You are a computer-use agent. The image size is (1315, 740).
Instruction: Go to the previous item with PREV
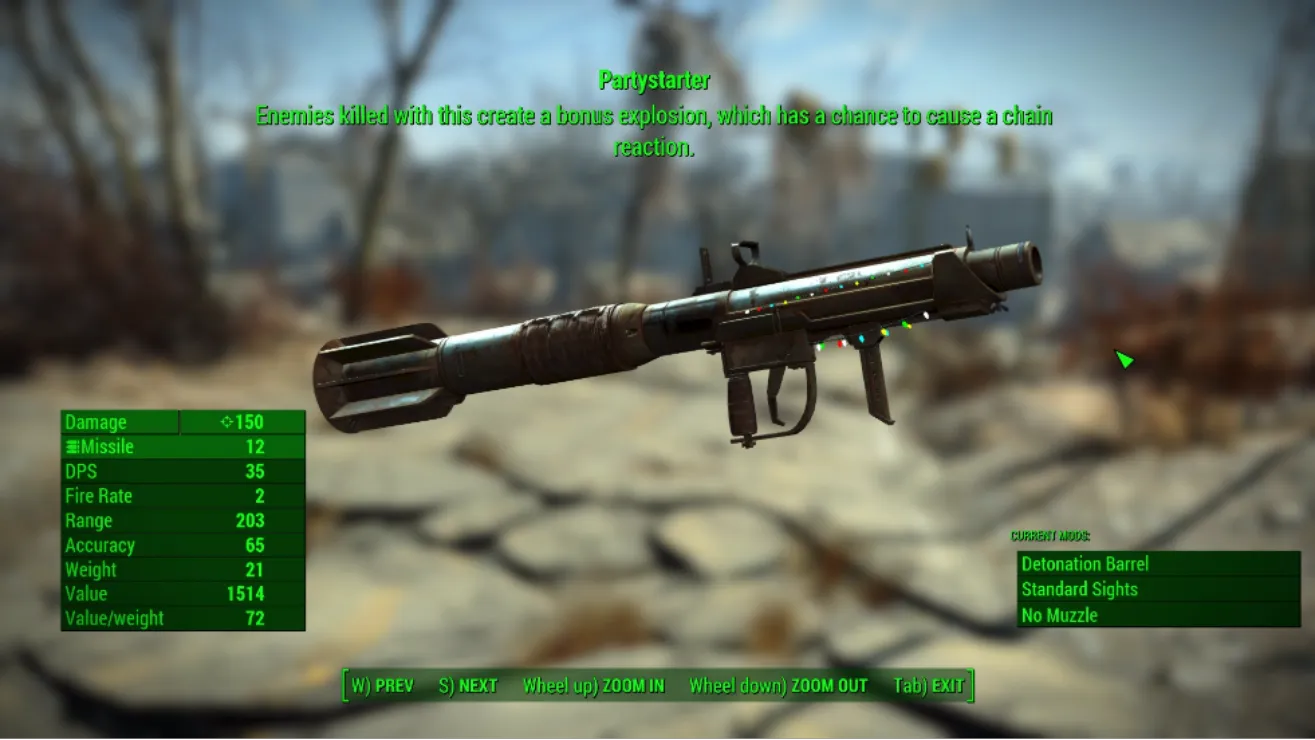[382, 686]
